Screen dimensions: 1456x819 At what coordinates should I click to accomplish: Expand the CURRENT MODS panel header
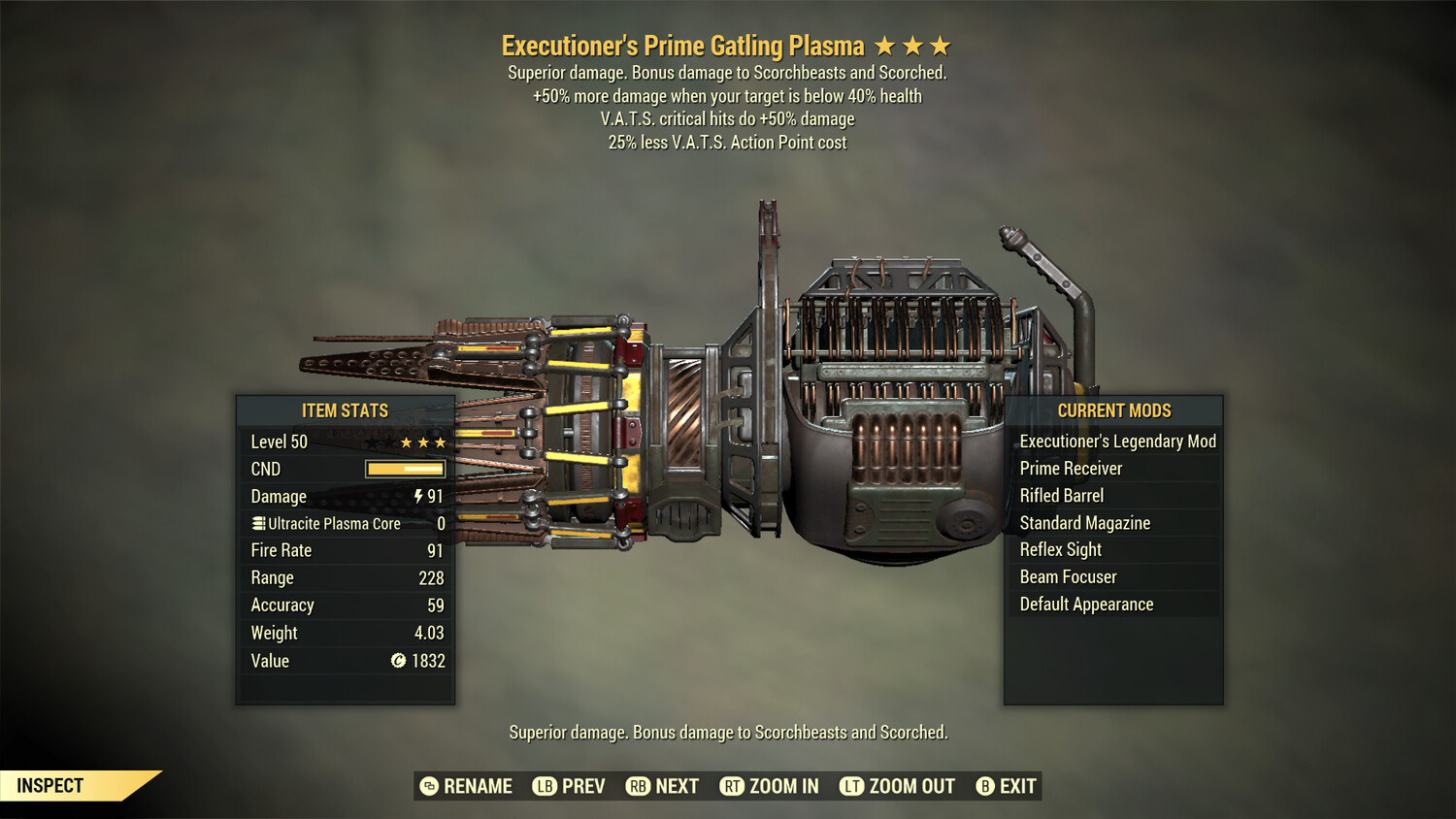pyautogui.click(x=1114, y=410)
